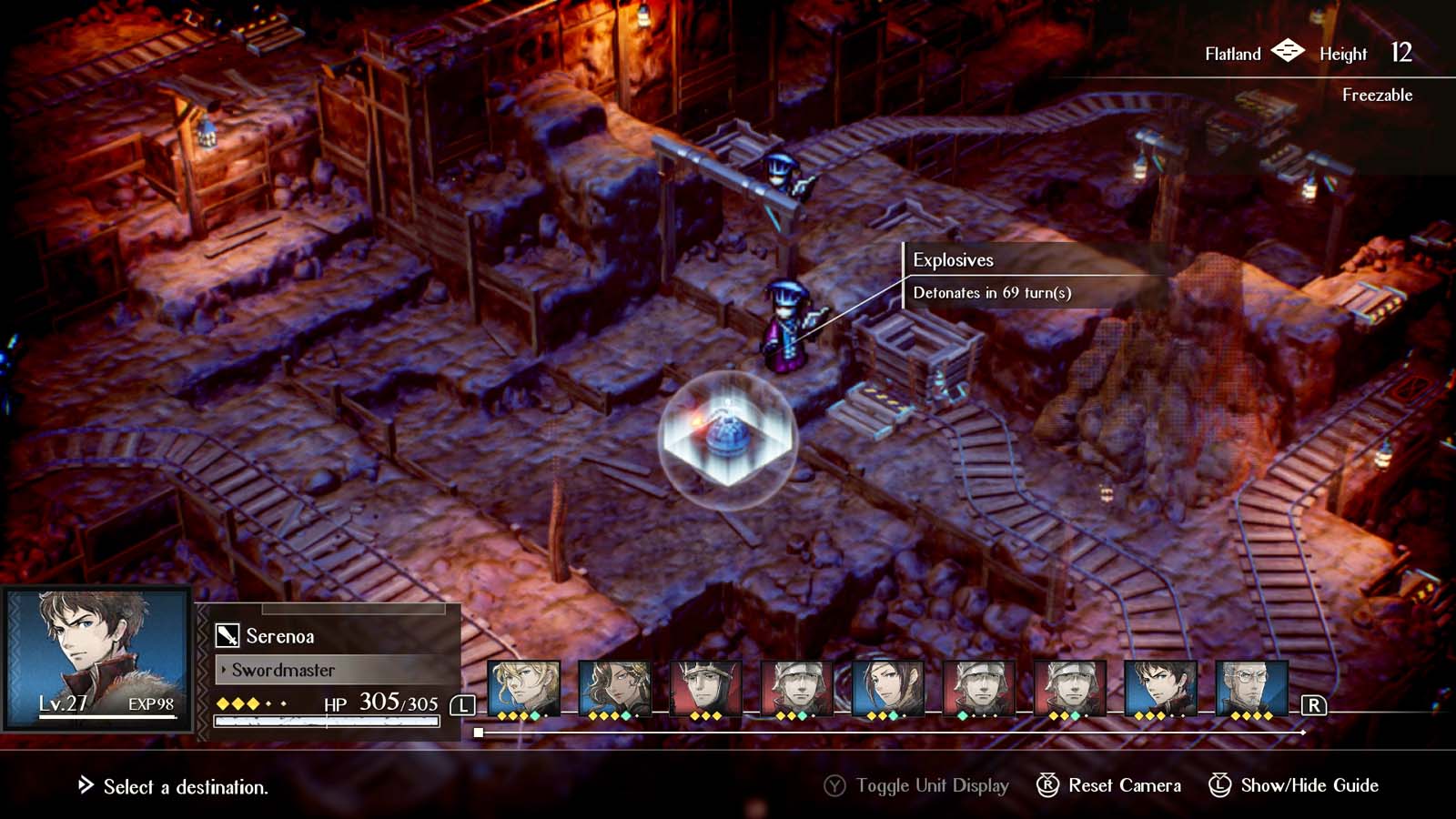Click the Detonates in 69 turns label
The width and height of the screenshot is (1456, 819).
[x=994, y=293]
